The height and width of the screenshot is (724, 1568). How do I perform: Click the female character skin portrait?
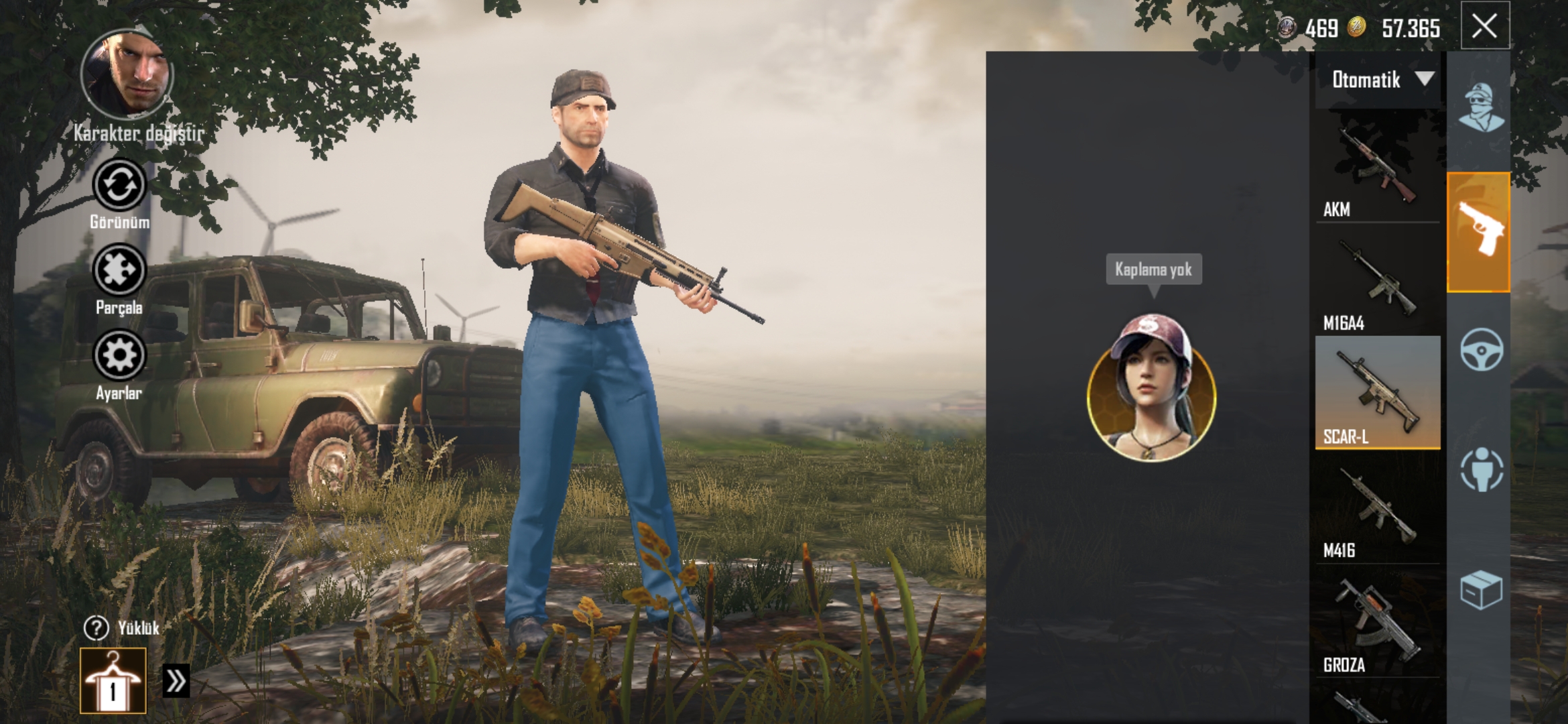tap(1151, 389)
